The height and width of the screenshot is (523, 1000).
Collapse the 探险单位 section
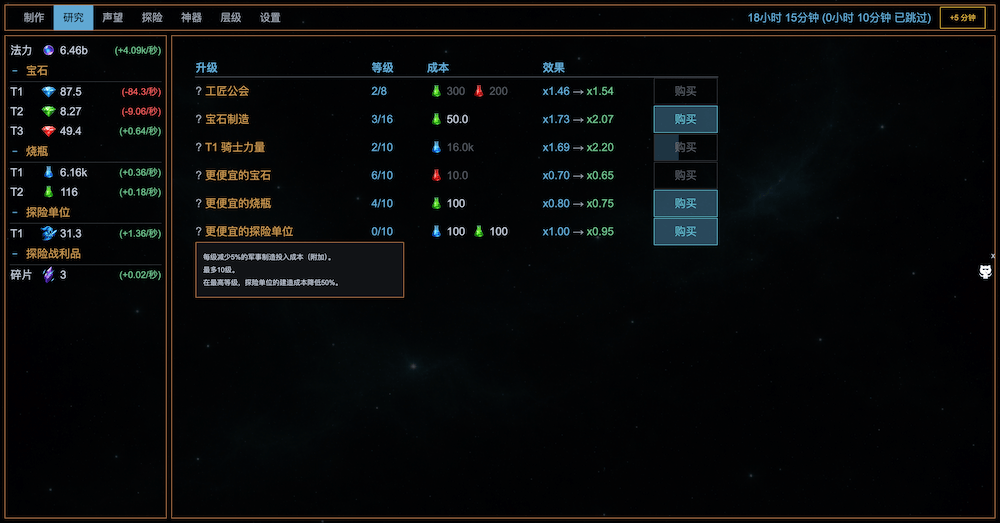[40, 212]
